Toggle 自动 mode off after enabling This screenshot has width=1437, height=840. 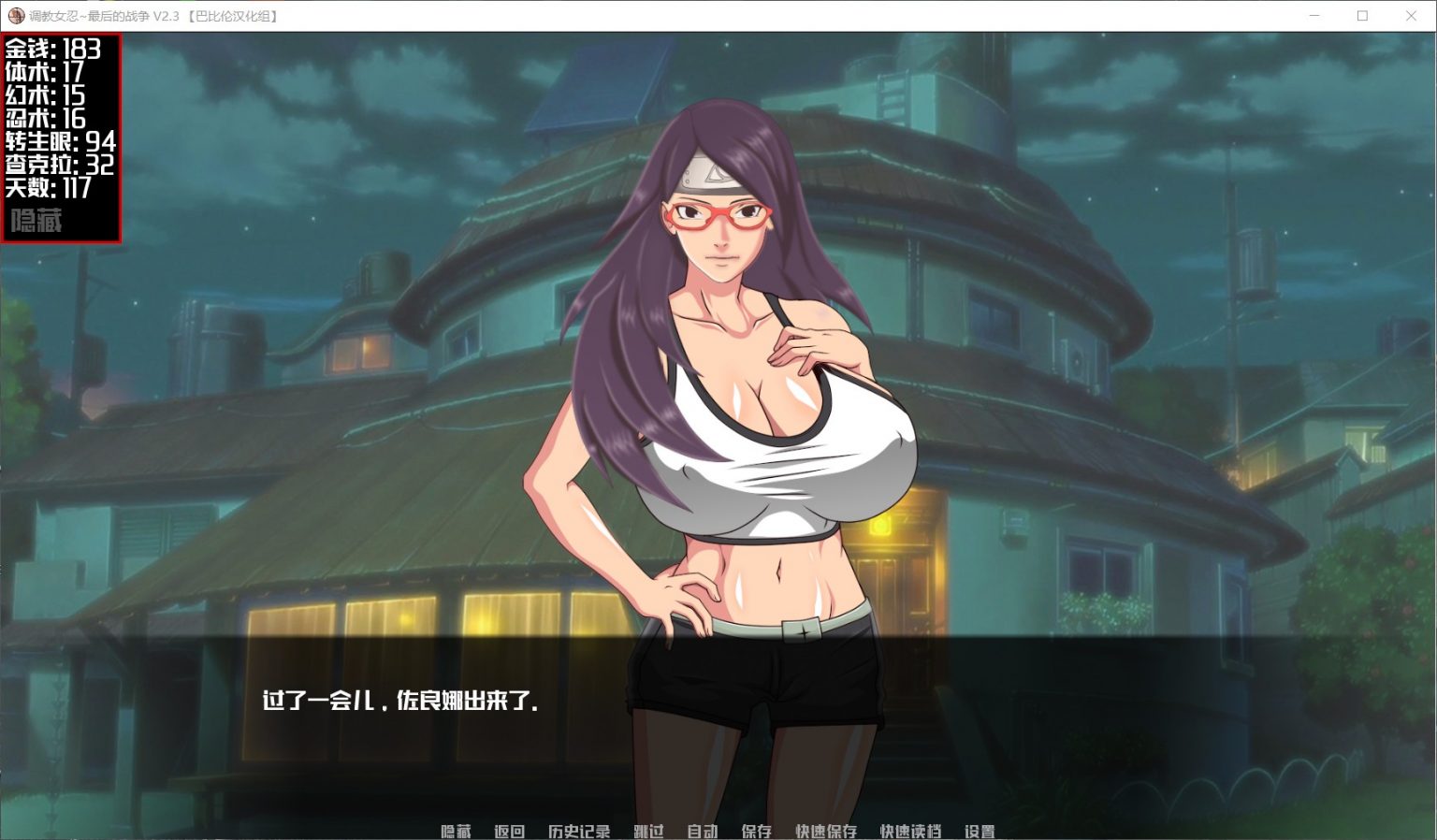[704, 831]
